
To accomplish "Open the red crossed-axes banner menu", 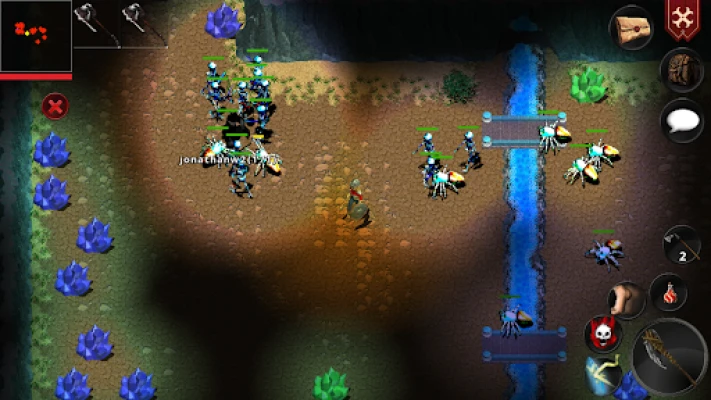I will click(682, 19).
